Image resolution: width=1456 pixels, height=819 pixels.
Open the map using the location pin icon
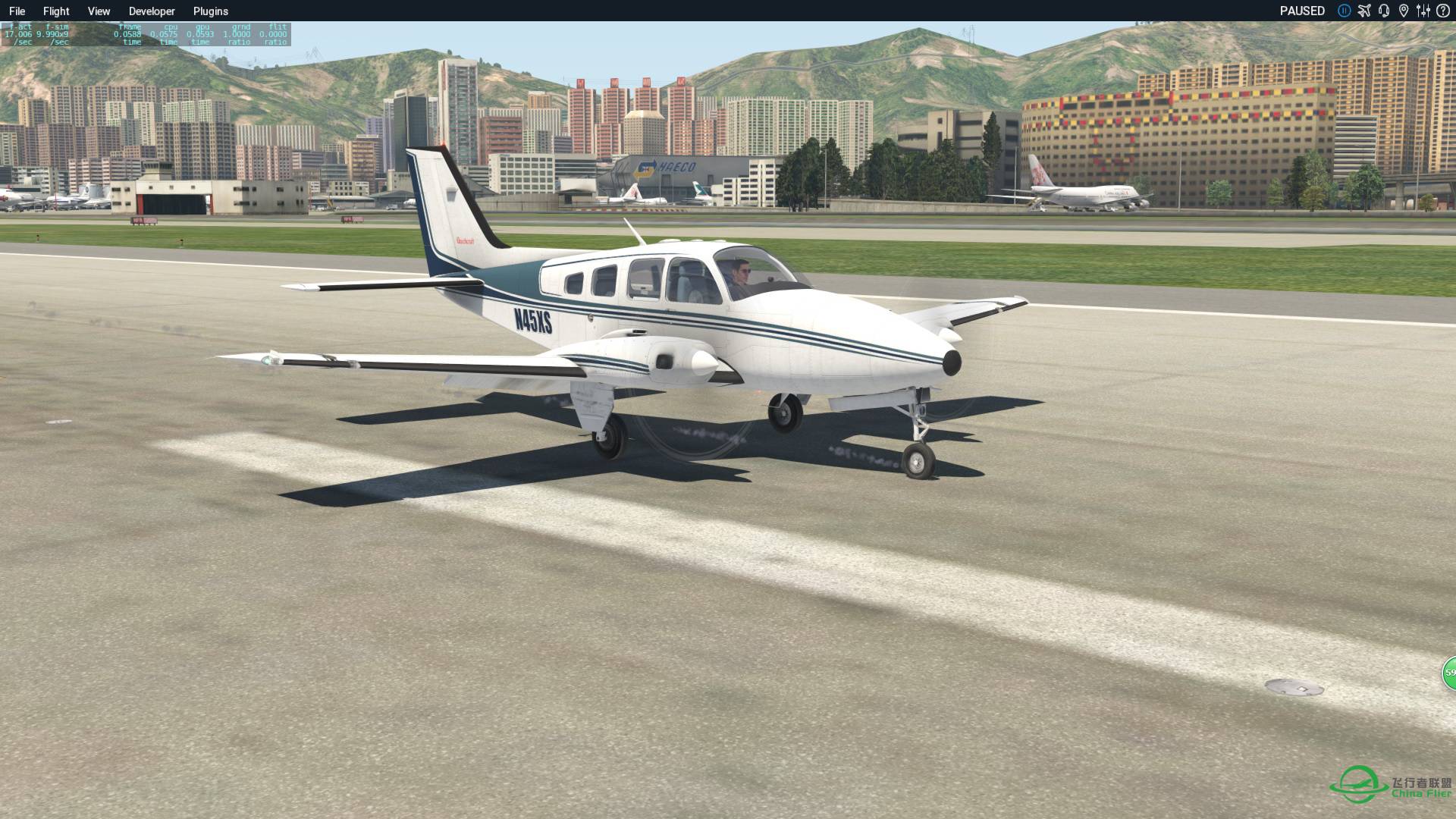[1404, 11]
